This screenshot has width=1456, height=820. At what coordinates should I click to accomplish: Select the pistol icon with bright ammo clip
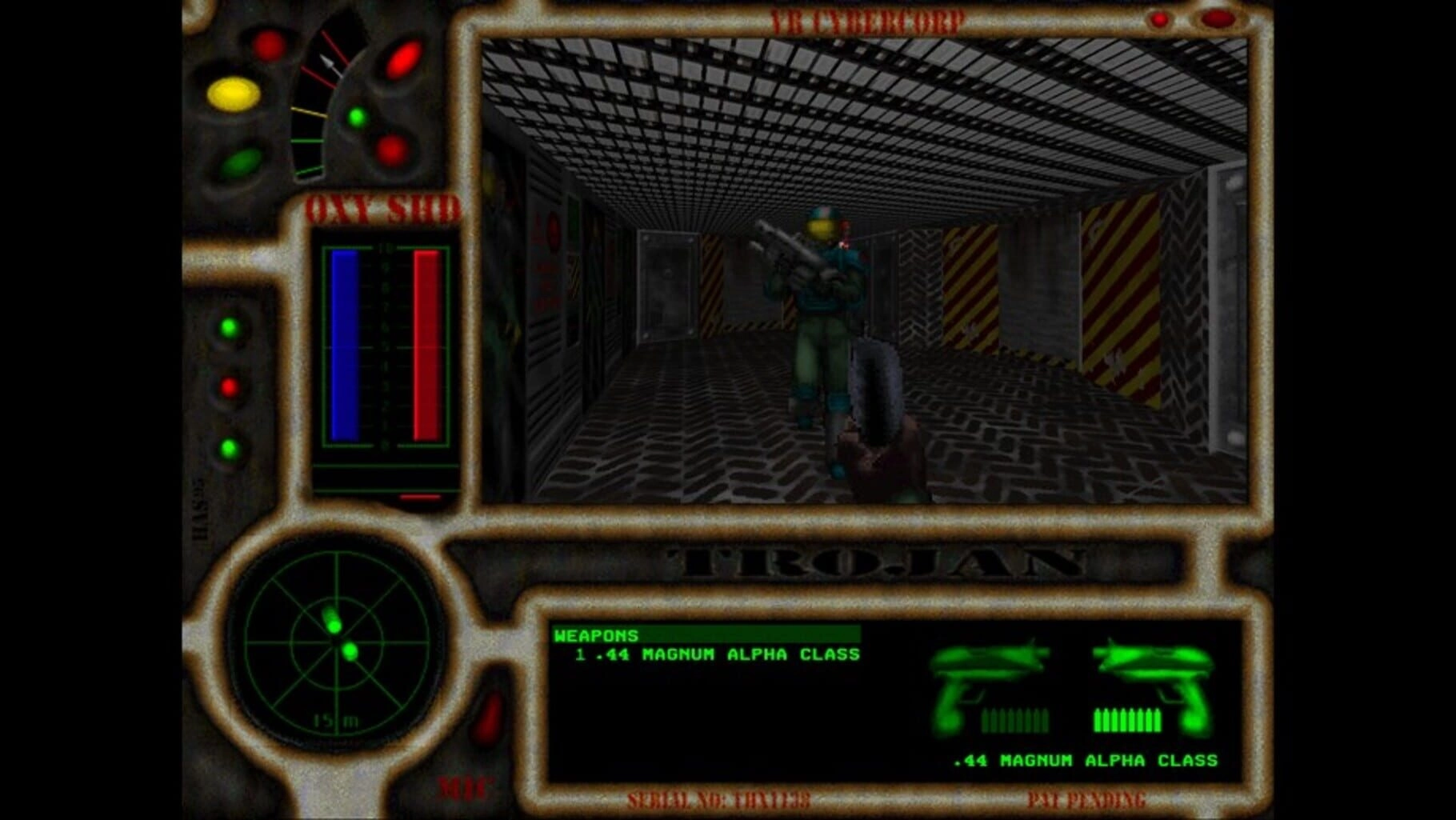point(1154,688)
